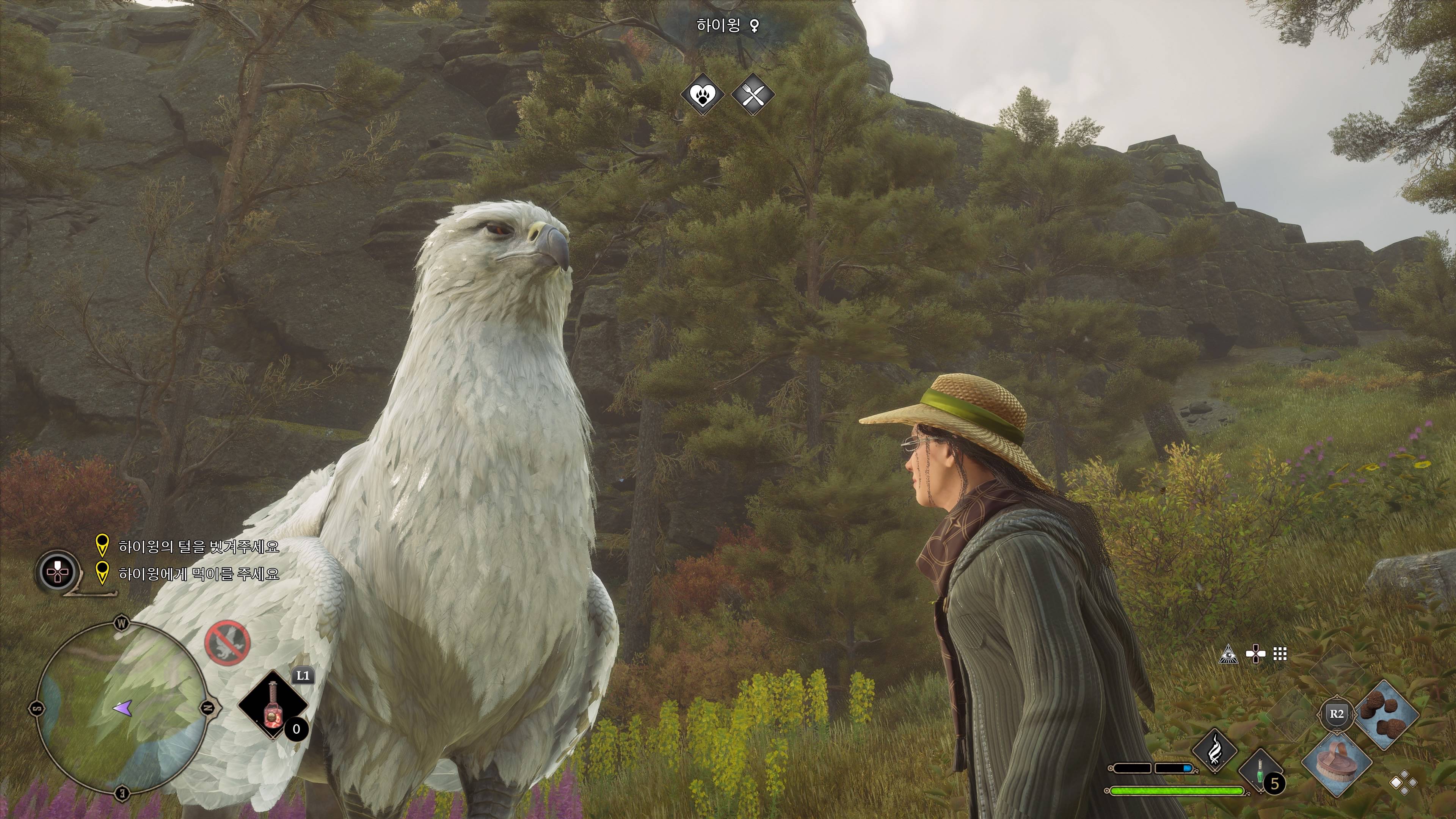The height and width of the screenshot is (819, 1456).
Task: Click the paw-heart petting status icon
Action: [x=702, y=94]
